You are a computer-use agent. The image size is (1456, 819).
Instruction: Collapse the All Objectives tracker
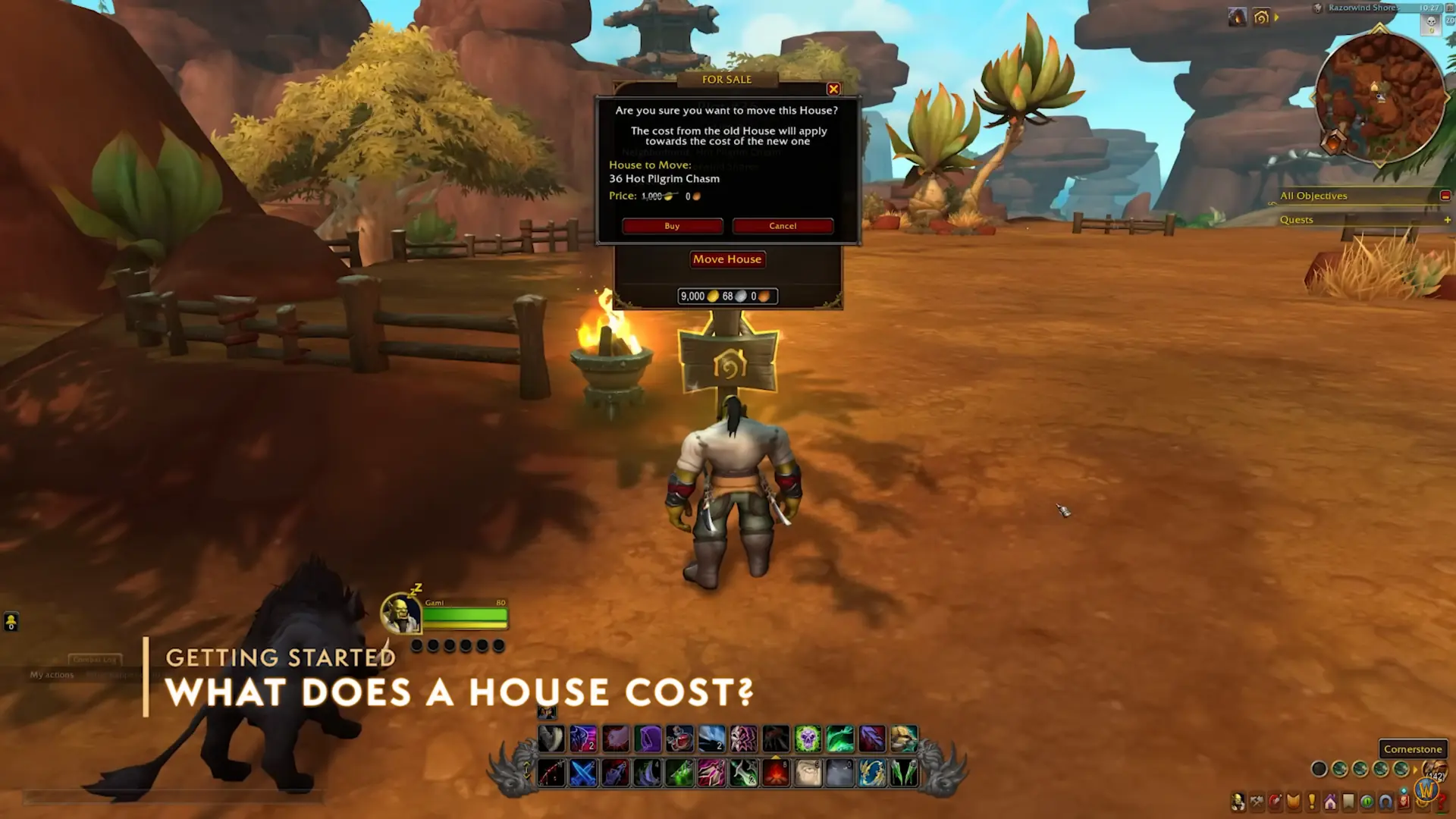[1445, 196]
